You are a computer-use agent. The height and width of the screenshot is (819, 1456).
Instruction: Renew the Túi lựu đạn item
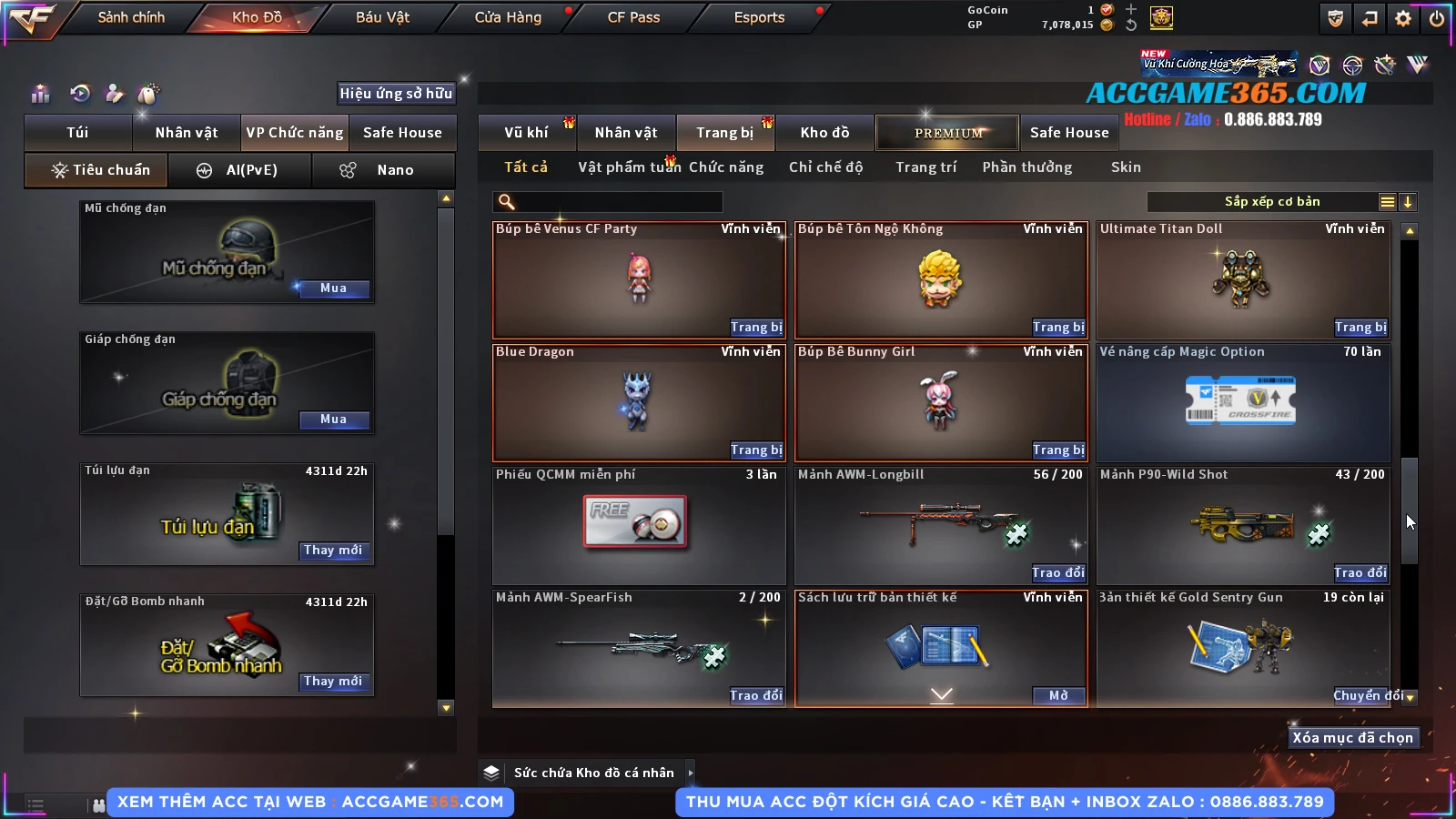click(333, 551)
